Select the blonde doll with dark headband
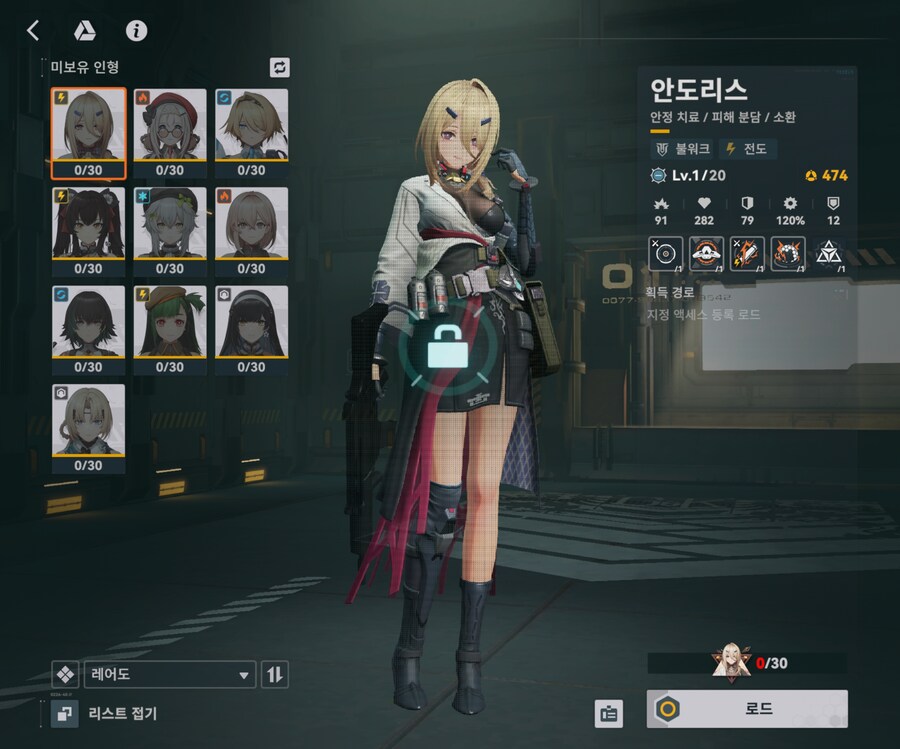900x749 pixels. [x=251, y=133]
